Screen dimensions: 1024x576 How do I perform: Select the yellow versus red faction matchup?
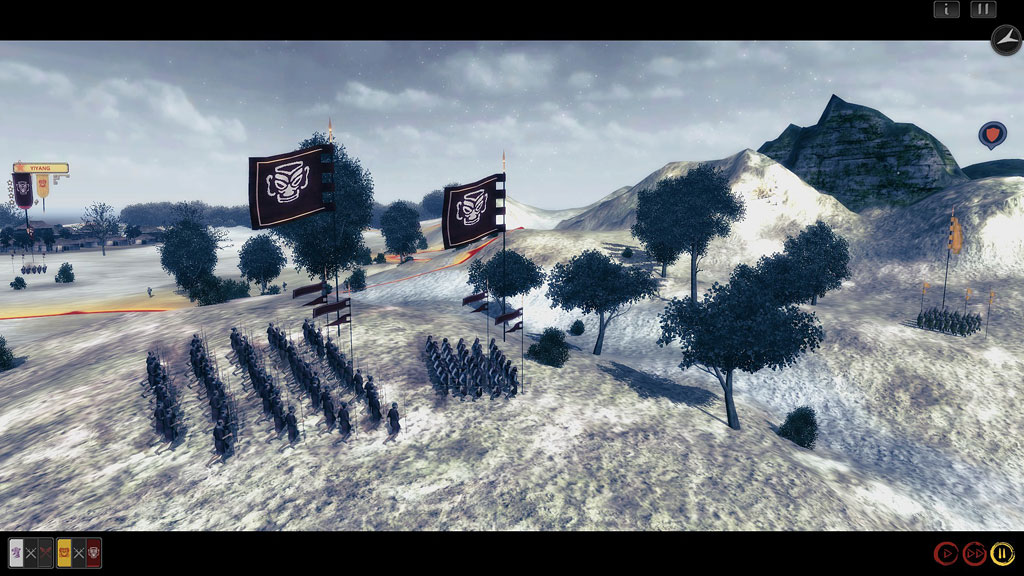(x=79, y=553)
